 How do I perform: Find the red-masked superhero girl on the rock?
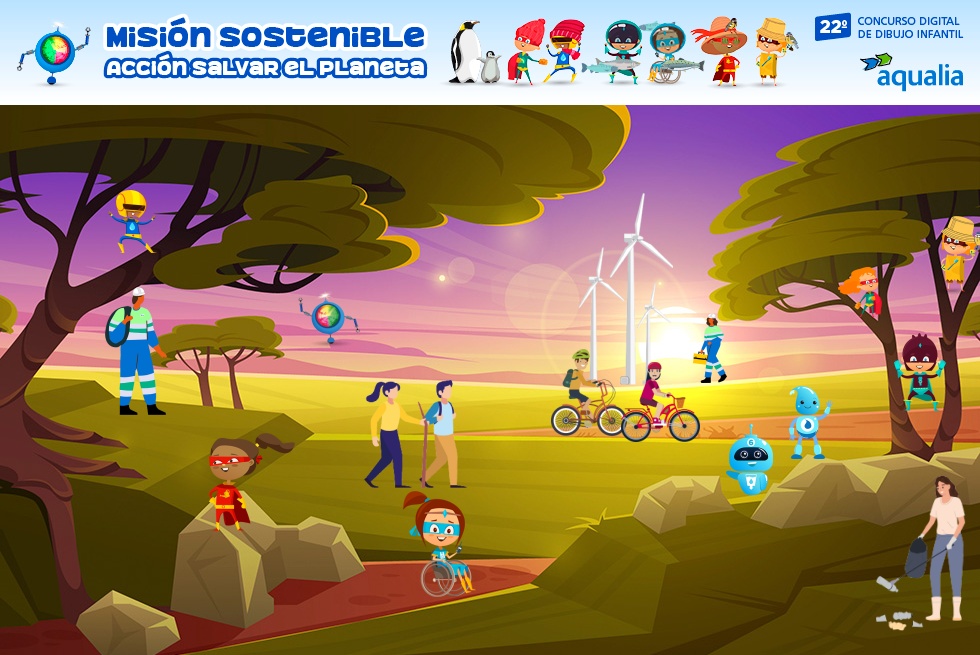click(x=230, y=485)
